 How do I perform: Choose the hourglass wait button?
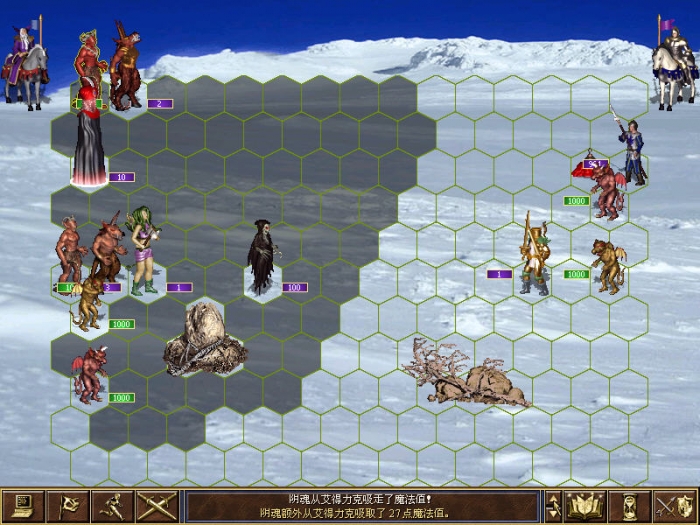[630, 505]
